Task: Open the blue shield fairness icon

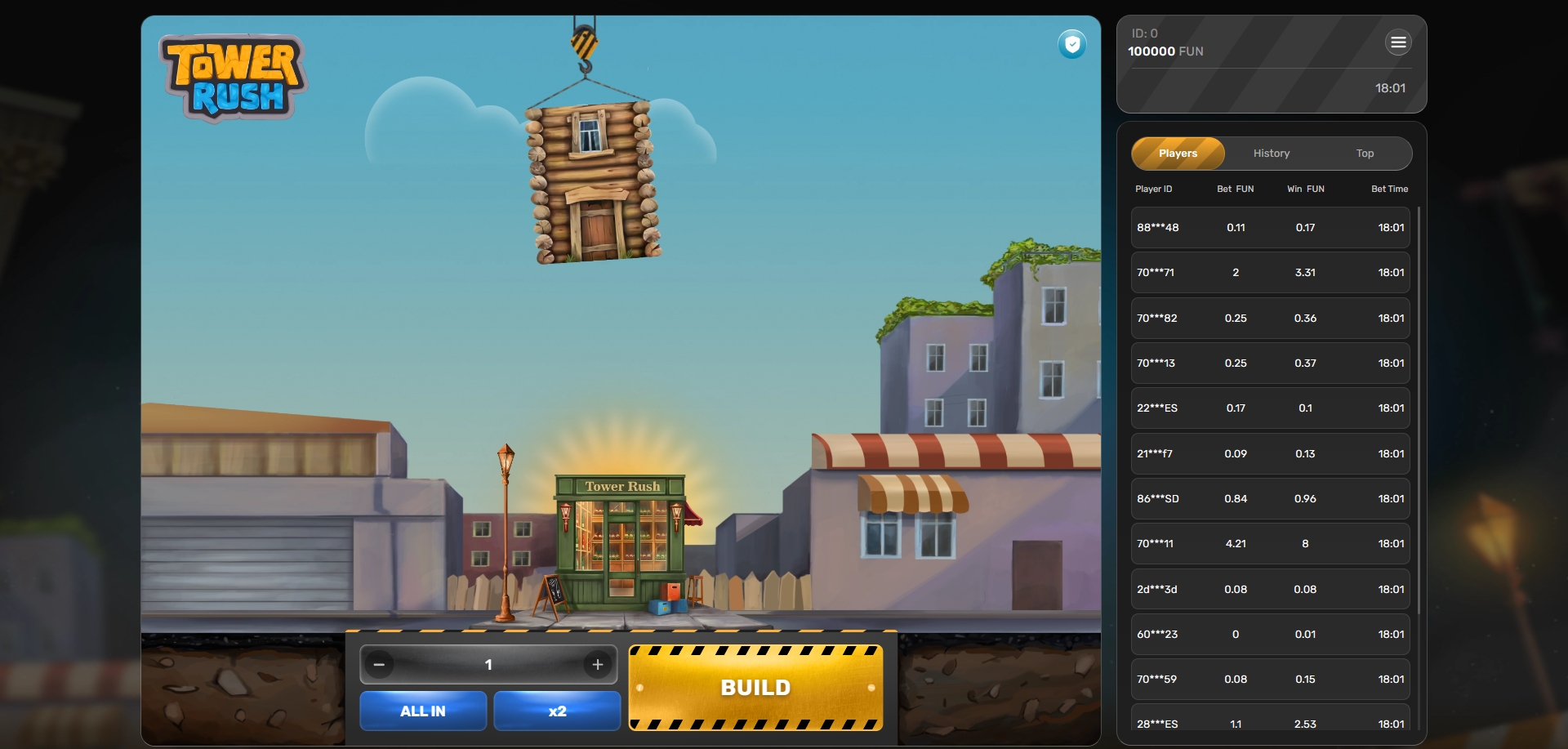Action: [1072, 44]
